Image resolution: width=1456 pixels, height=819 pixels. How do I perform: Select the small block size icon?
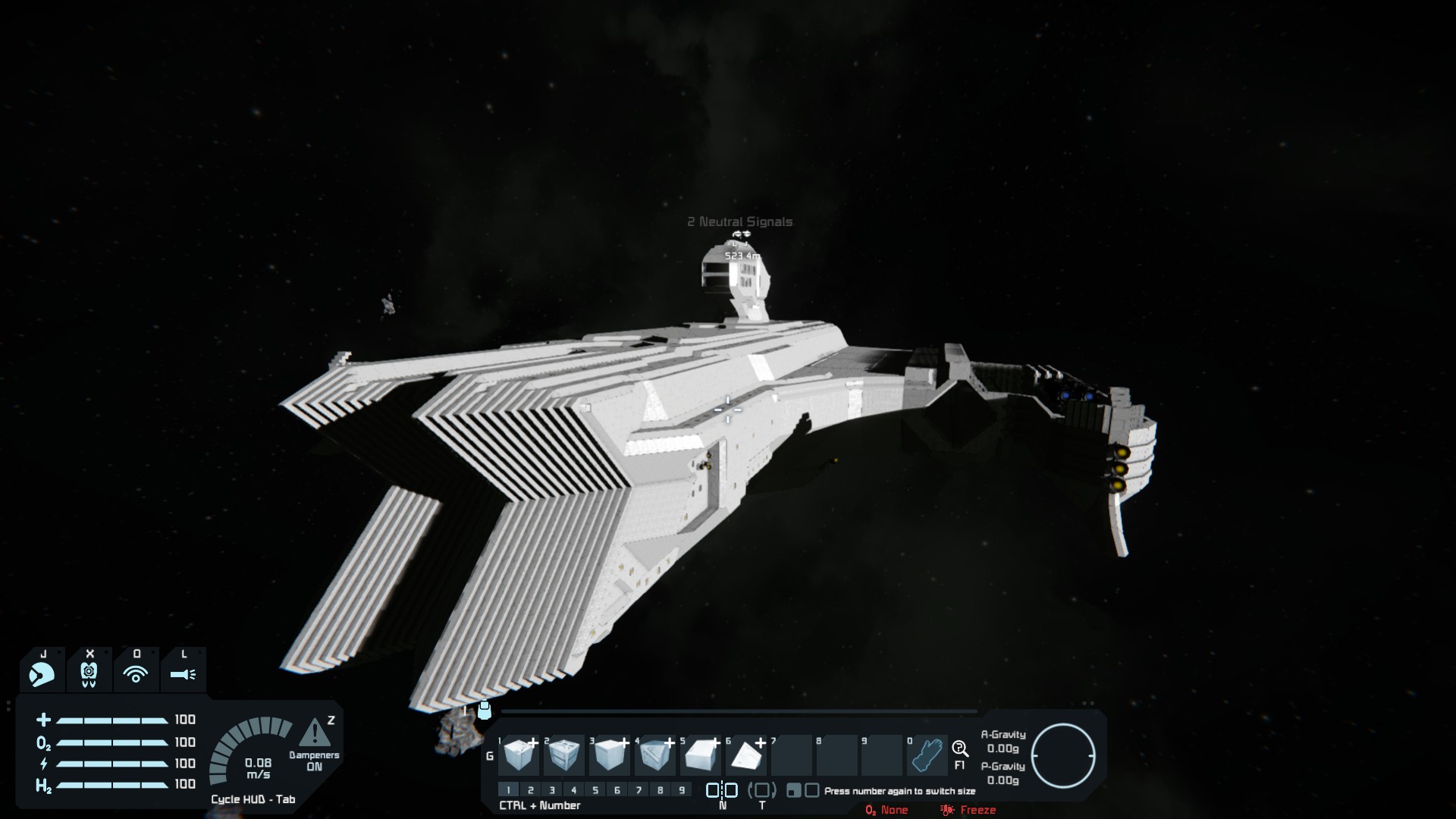click(x=793, y=791)
